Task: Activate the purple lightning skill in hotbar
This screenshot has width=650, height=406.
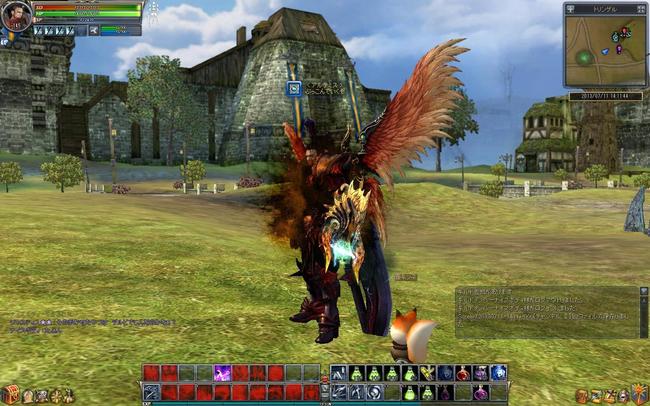Action: tap(223, 373)
